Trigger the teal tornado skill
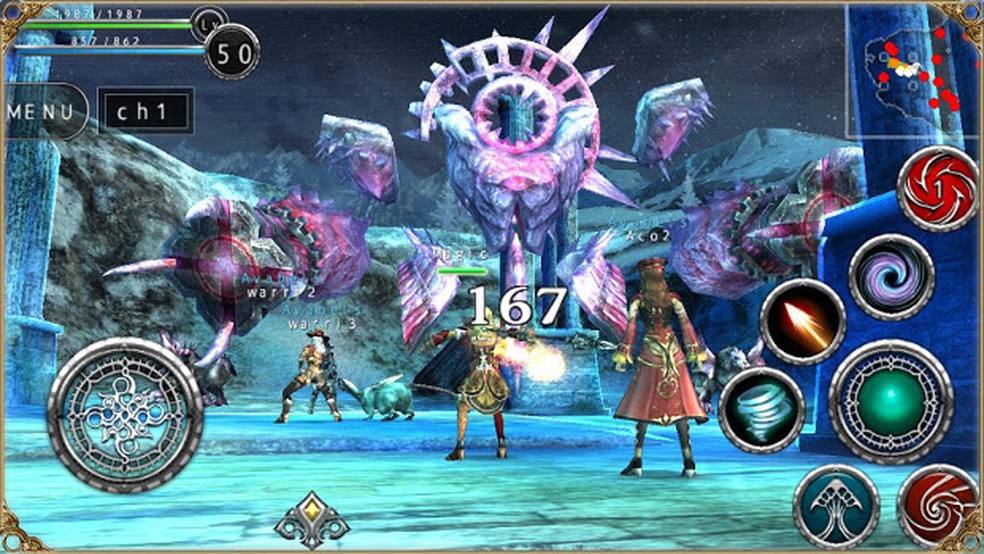This screenshot has width=984, height=554. point(761,410)
